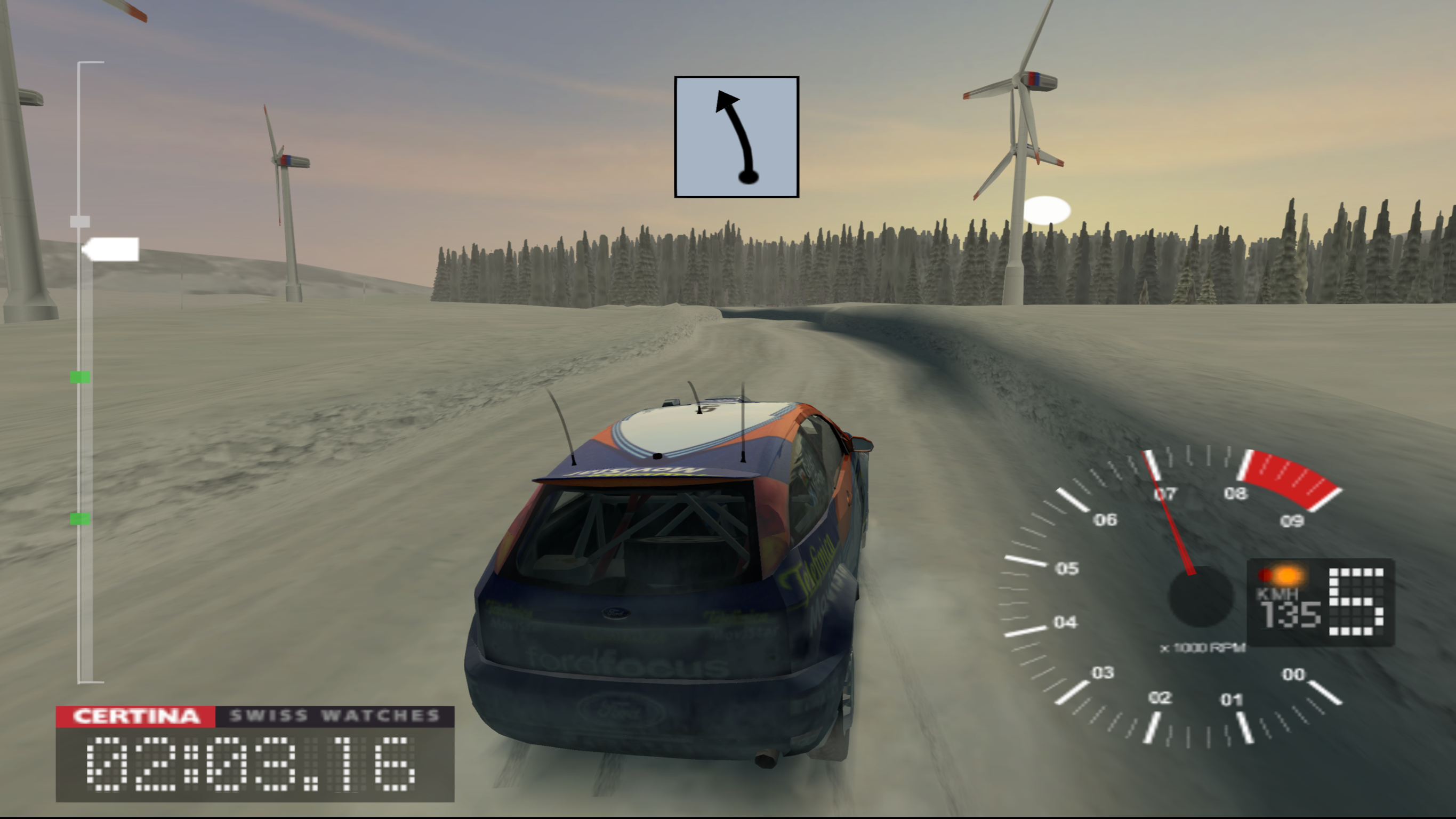
Task: Select the white position marker on stage progress bar
Action: pyautogui.click(x=111, y=249)
